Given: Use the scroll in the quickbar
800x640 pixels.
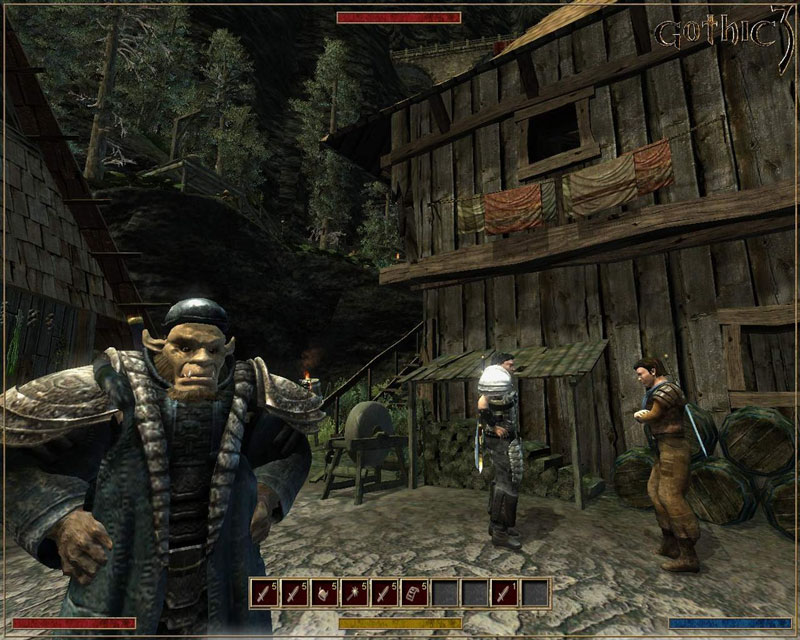Looking at the screenshot, I should (x=414, y=593).
